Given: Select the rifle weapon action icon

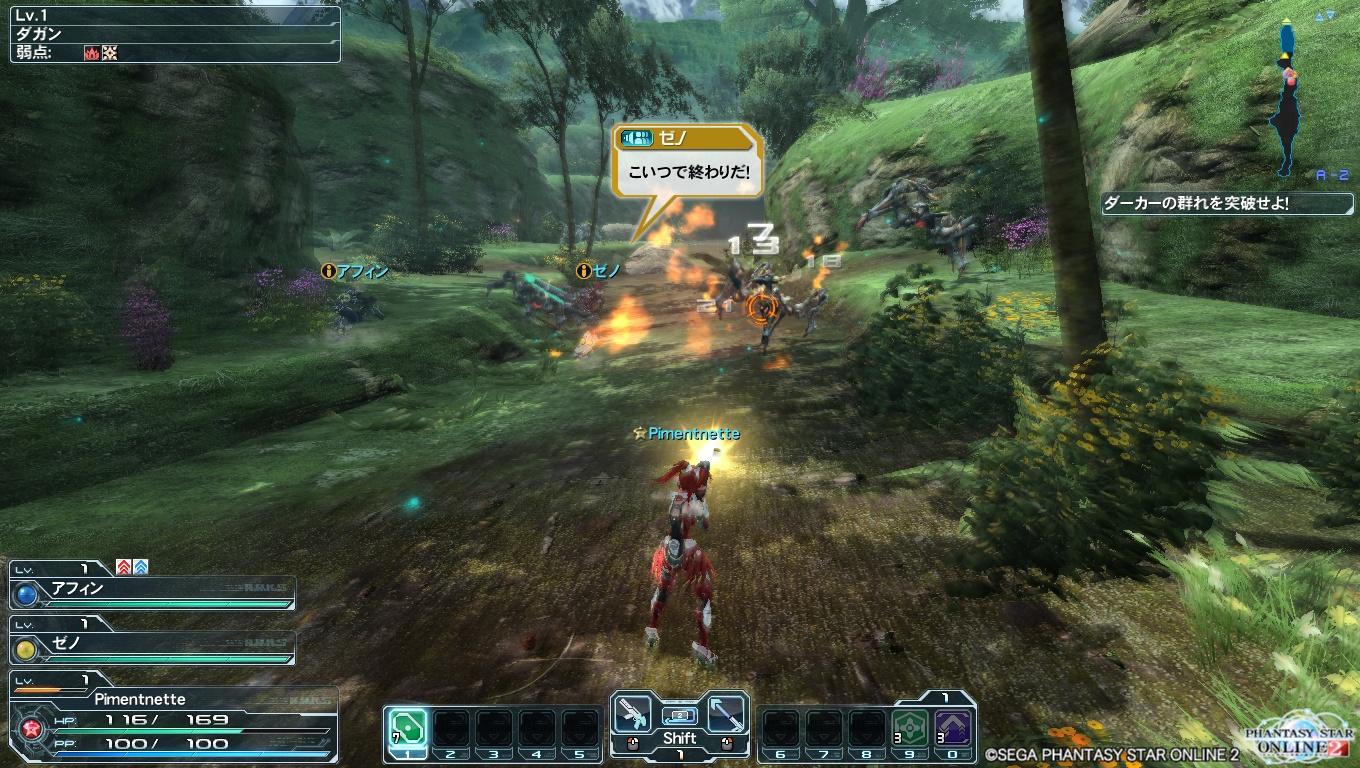Looking at the screenshot, I should 632,714.
